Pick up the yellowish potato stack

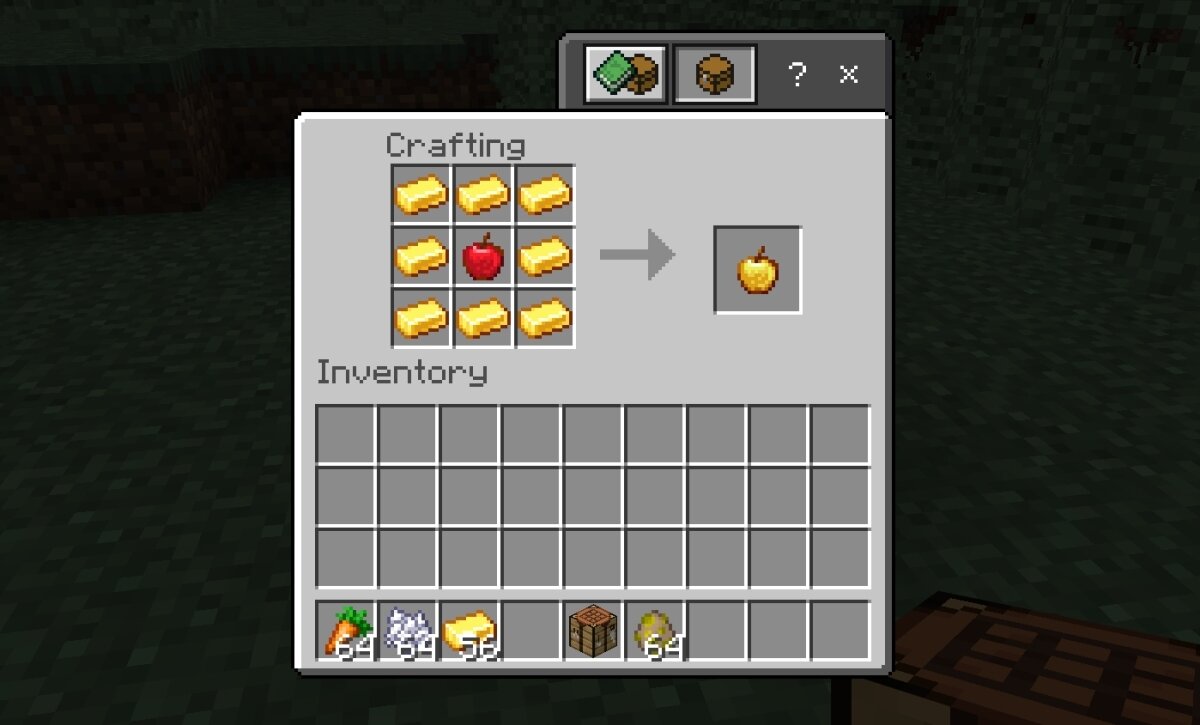[655, 630]
